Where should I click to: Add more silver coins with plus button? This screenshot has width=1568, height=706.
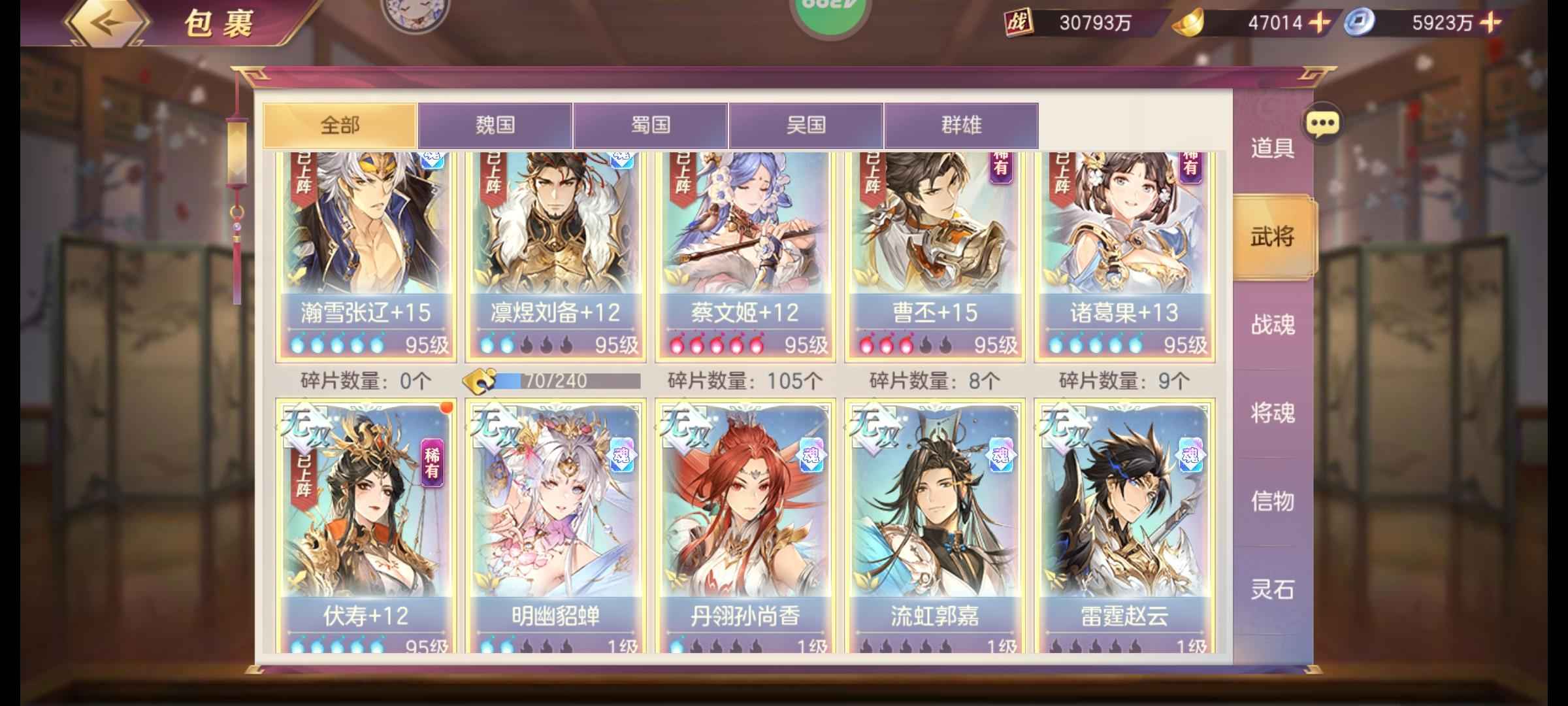[x=1491, y=23]
